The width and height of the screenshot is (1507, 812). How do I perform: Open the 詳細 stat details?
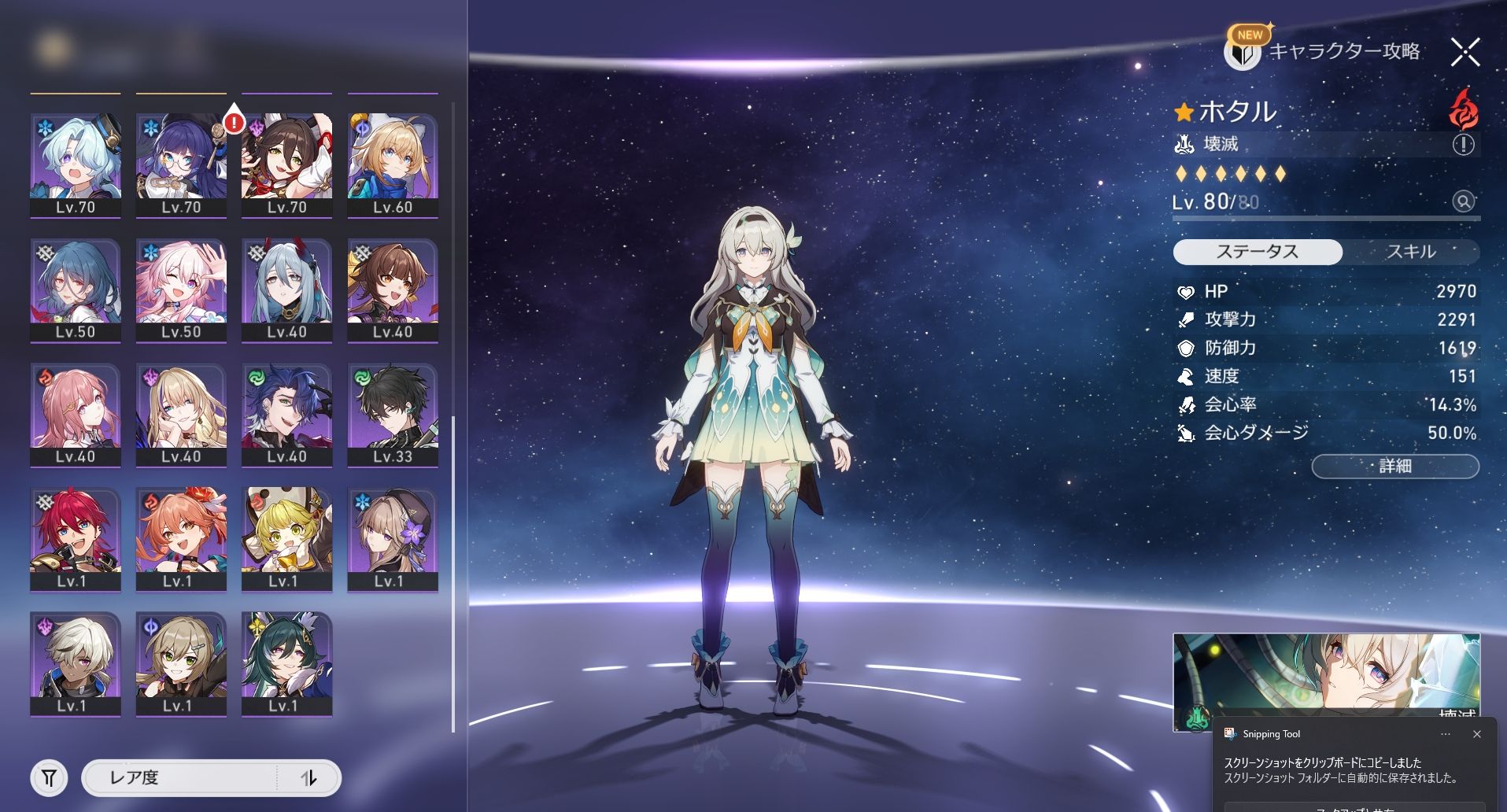click(x=1394, y=466)
